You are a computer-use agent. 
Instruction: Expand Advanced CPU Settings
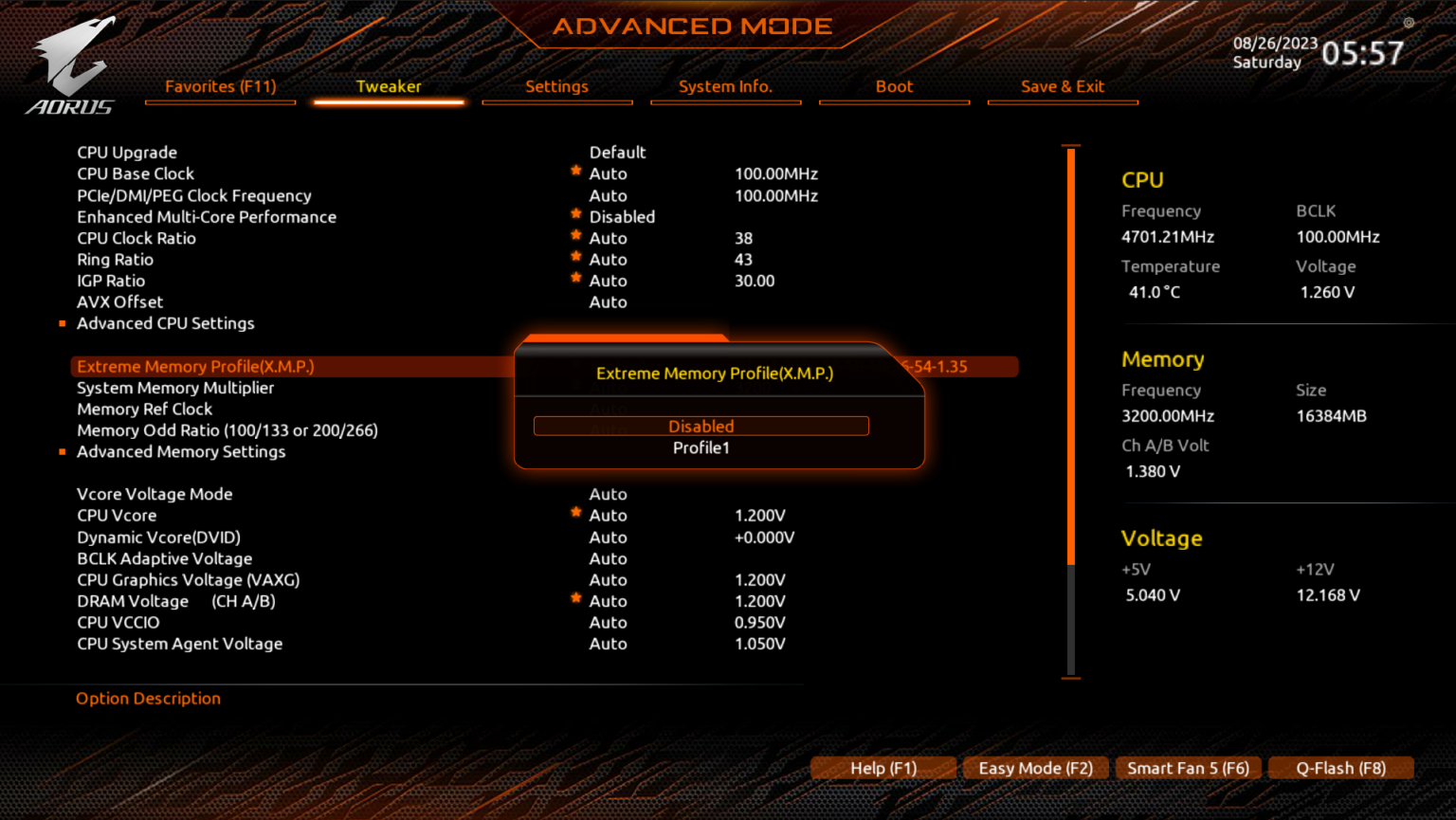tap(165, 323)
